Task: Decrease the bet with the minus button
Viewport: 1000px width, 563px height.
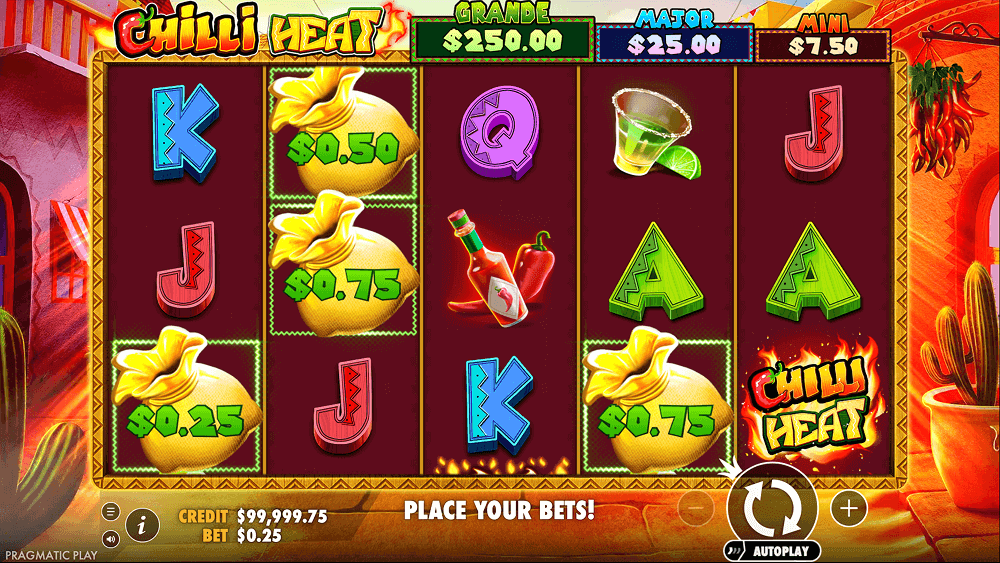Action: pyautogui.click(x=695, y=509)
